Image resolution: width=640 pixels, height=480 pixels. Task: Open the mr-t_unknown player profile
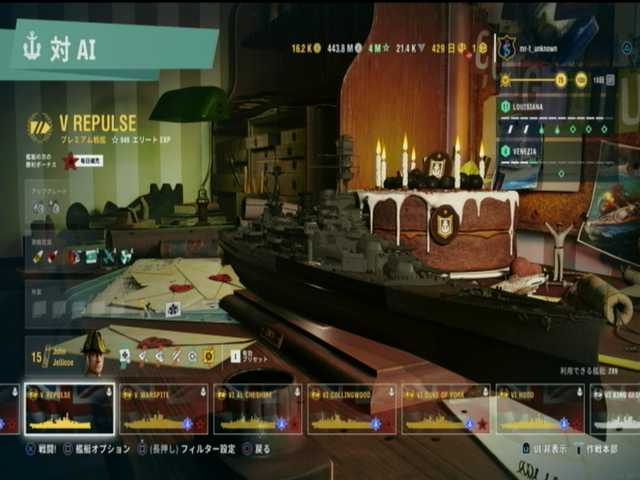pyautogui.click(x=540, y=47)
